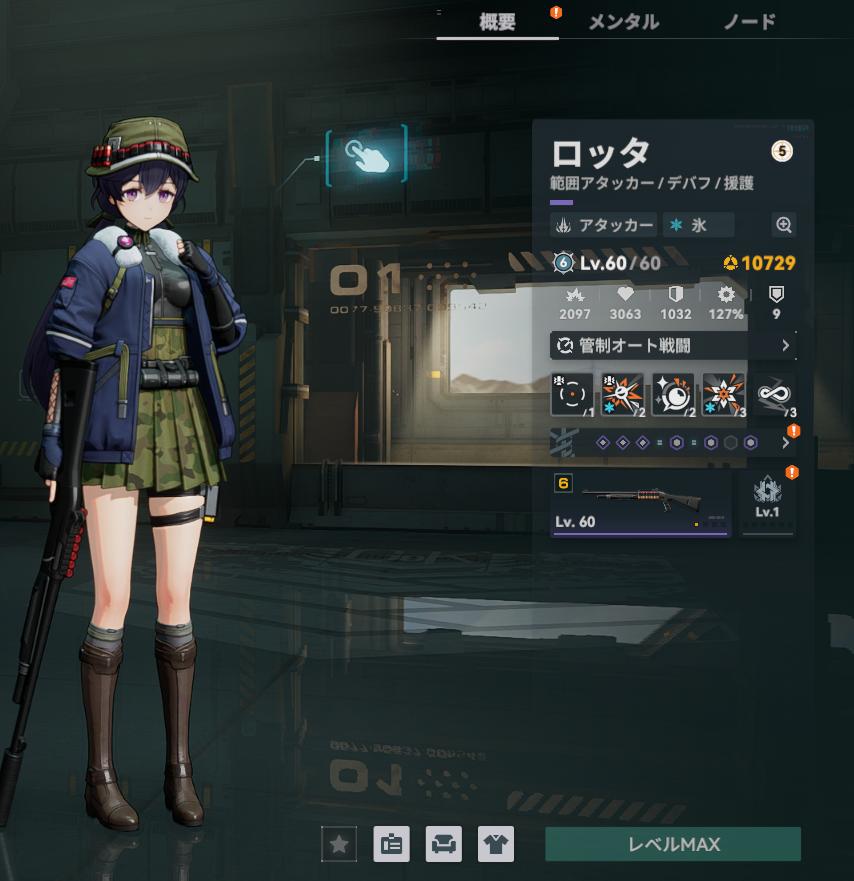Viewport: 854px width, 881px height.
Task: Select the 概要 overview tab
Action: tap(498, 21)
